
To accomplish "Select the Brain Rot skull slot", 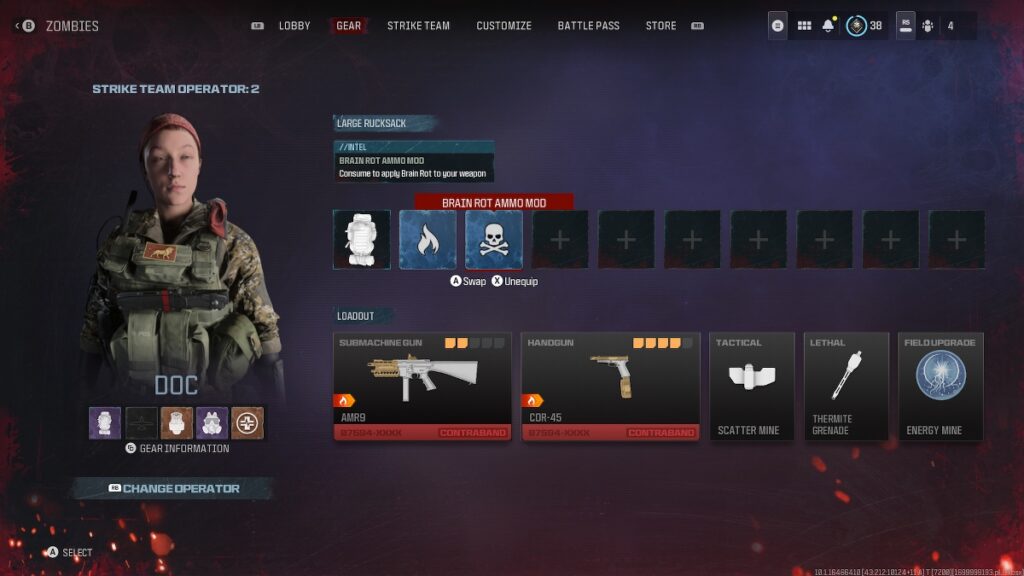I will (493, 240).
